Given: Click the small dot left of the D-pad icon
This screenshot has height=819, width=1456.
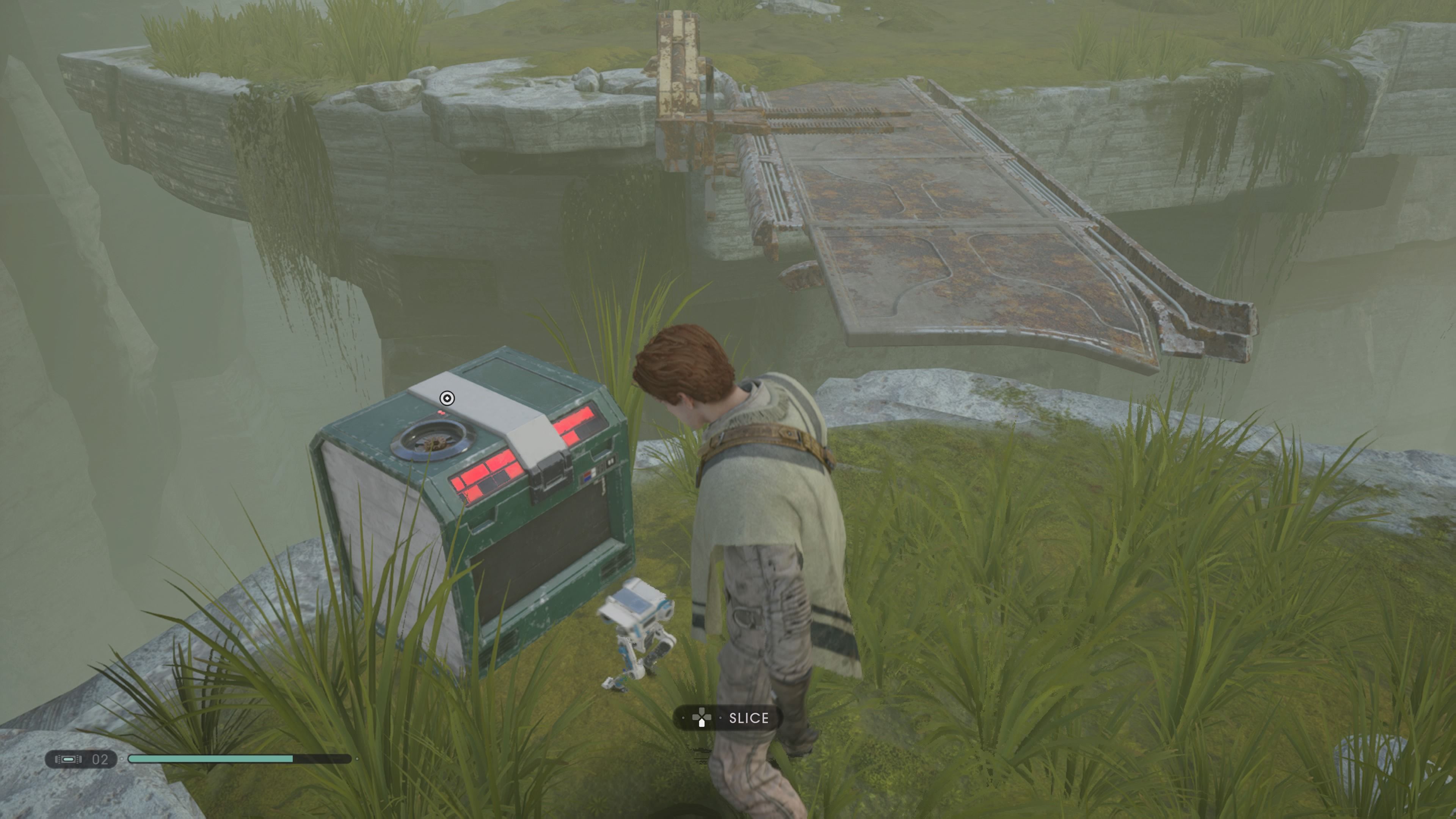Looking at the screenshot, I should click(x=683, y=719).
